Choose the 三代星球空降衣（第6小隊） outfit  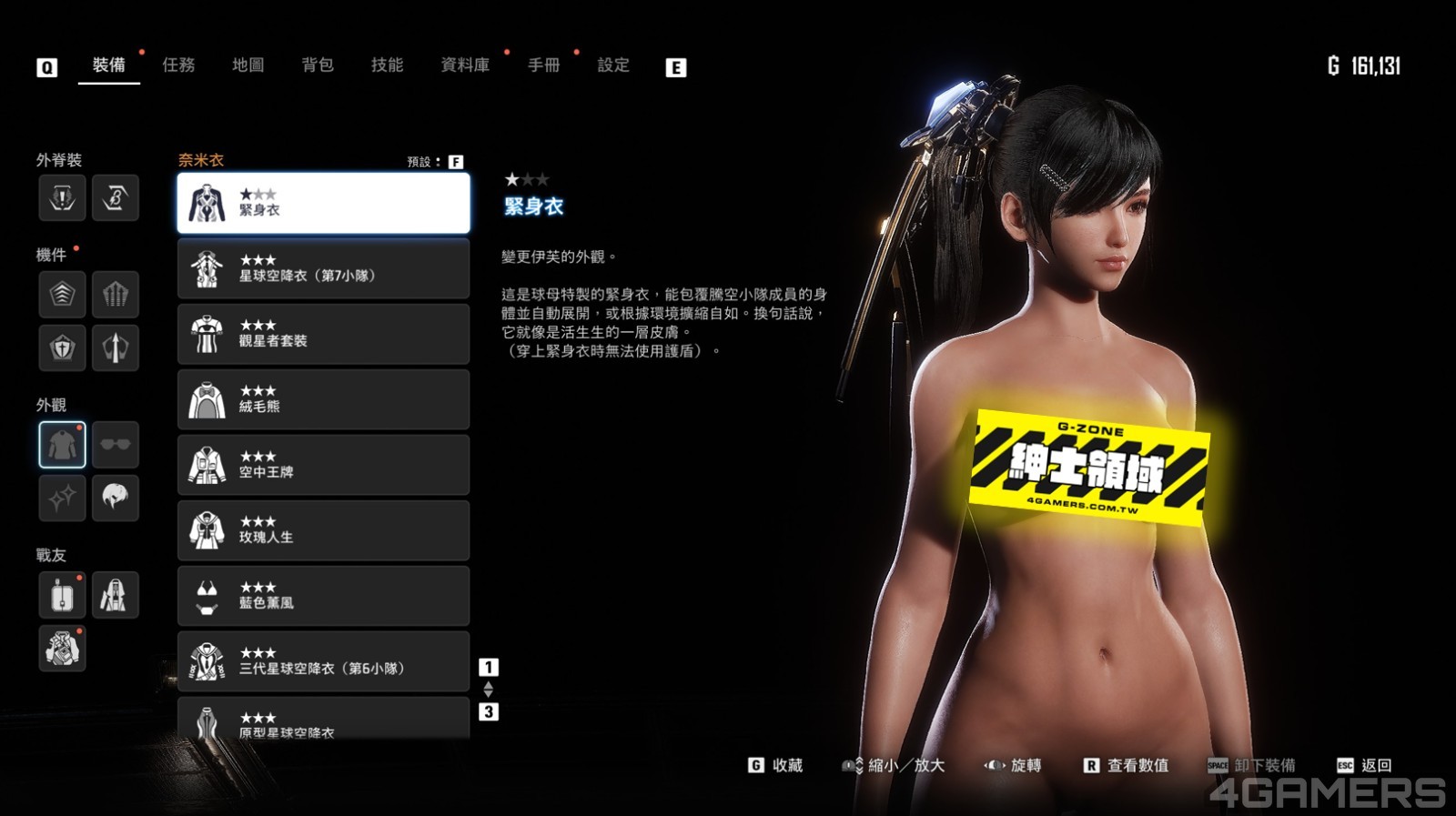323,661
